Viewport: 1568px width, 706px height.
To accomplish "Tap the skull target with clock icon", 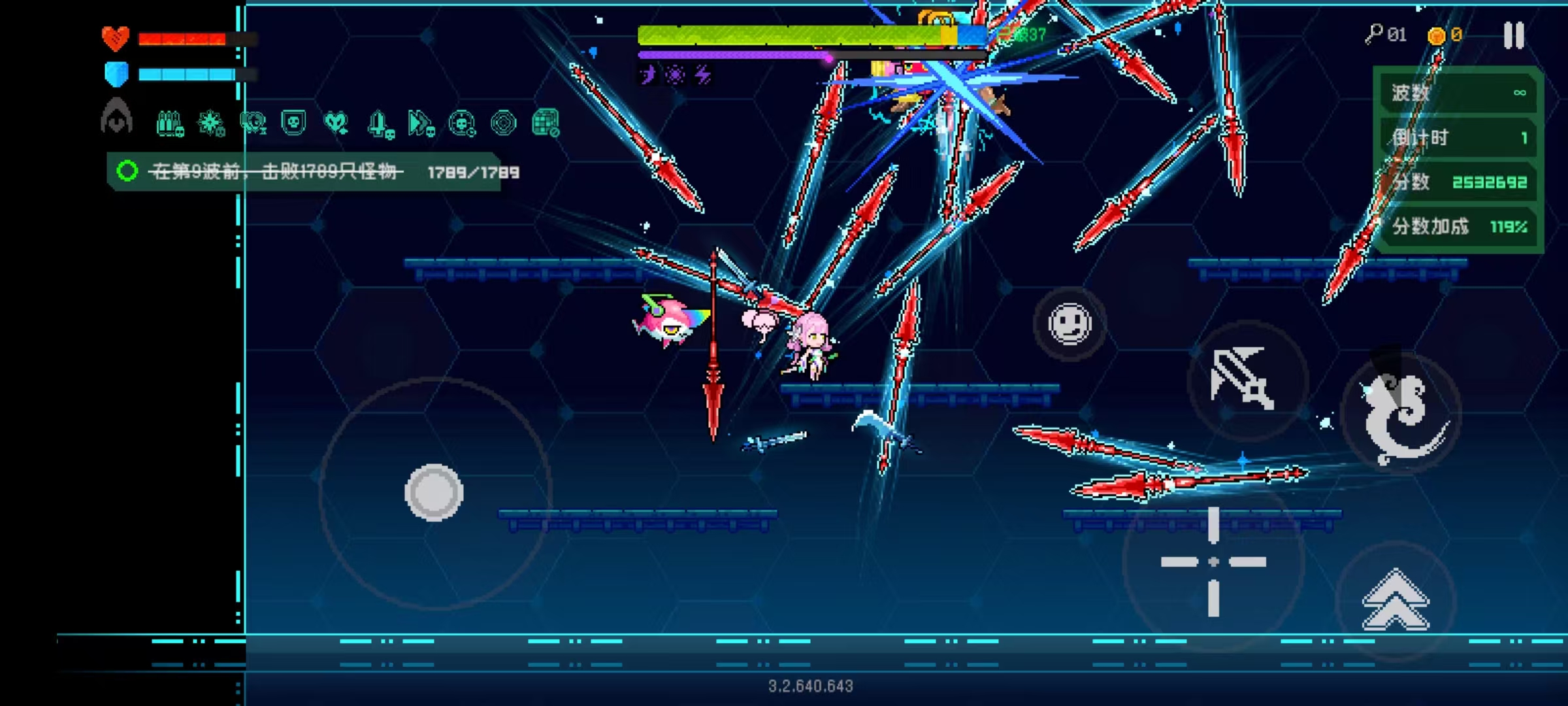I will tap(462, 123).
